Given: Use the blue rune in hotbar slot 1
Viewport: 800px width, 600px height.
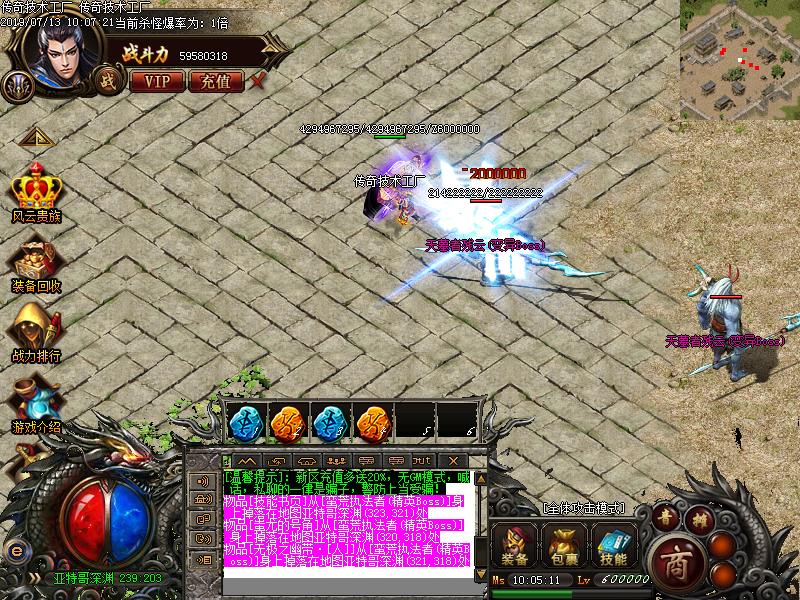Looking at the screenshot, I should 243,423.
